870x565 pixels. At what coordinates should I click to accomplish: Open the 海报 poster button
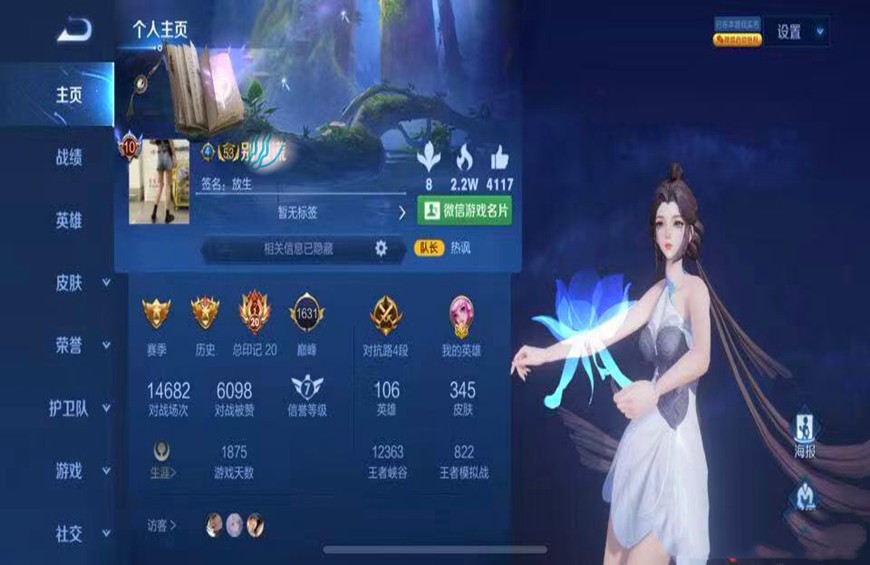[805, 432]
